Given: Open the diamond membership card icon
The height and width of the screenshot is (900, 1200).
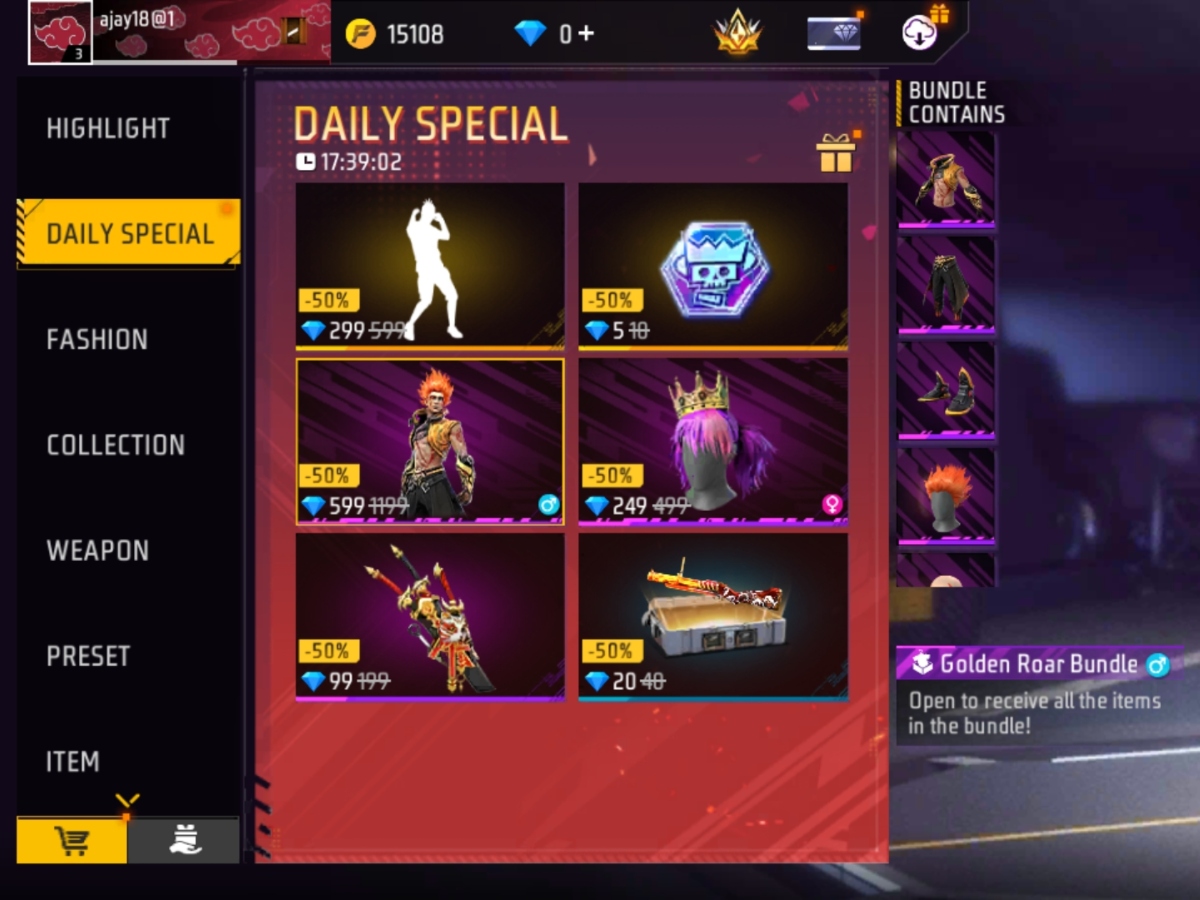Looking at the screenshot, I should tap(833, 33).
